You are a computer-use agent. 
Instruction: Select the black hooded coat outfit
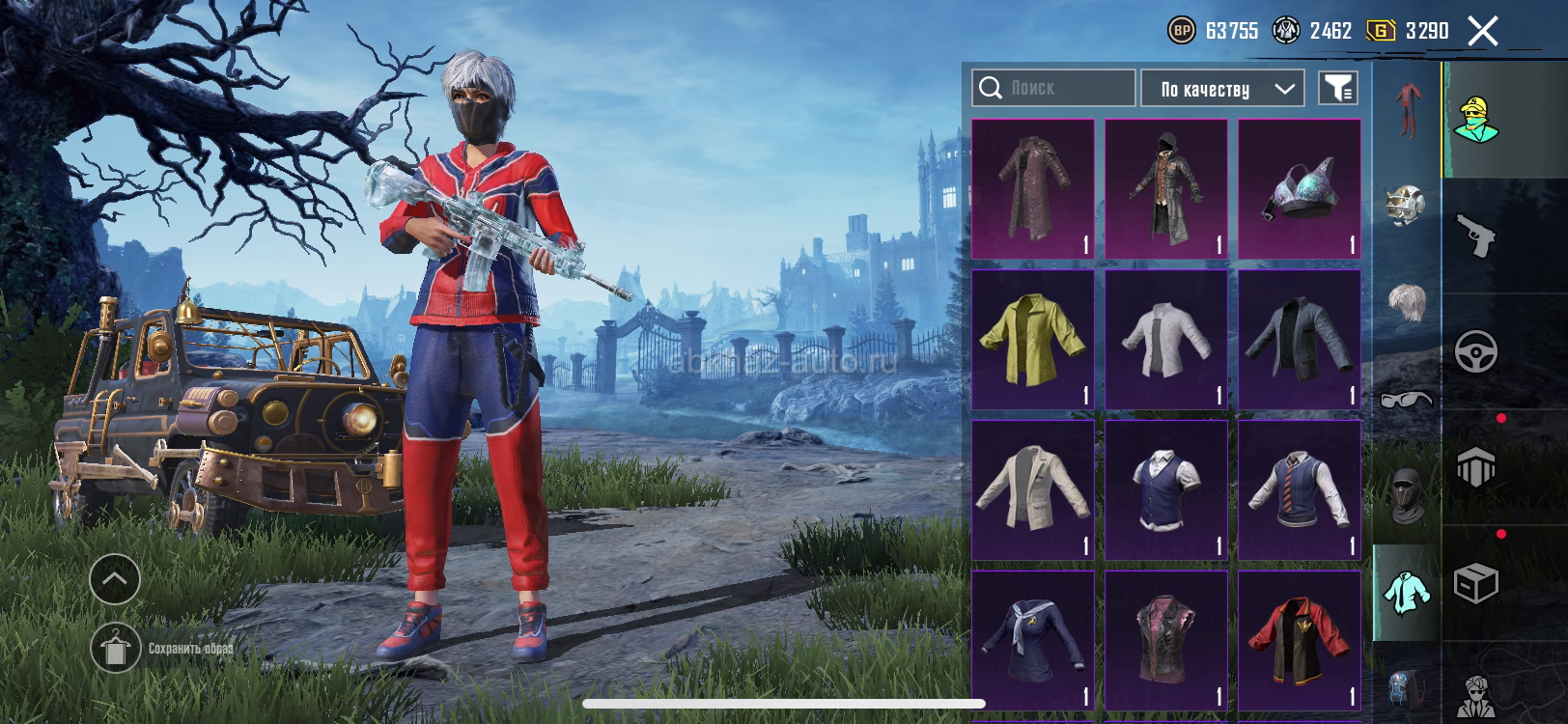click(1166, 189)
